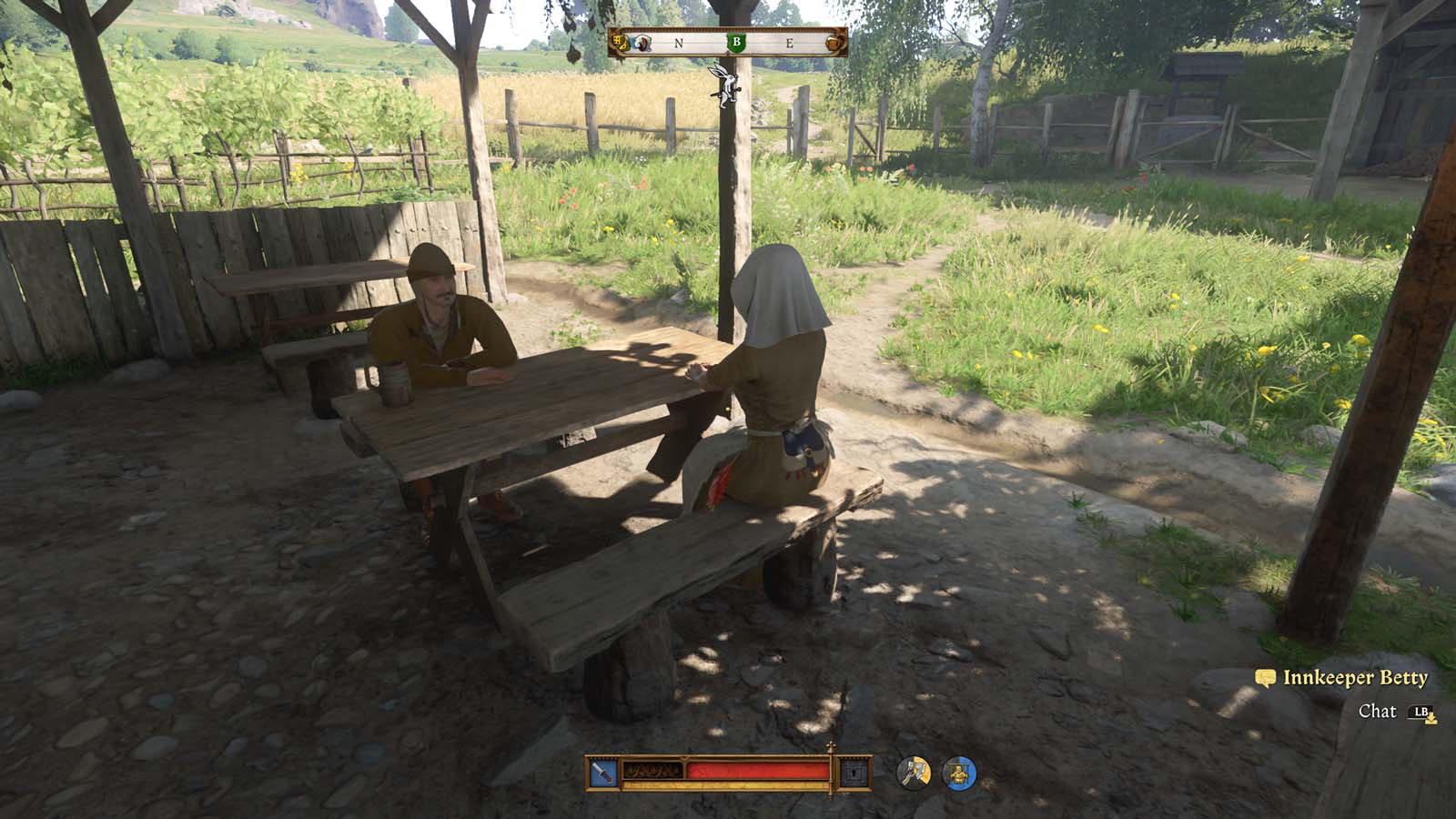1456x819 pixels.
Task: Select the dagger icon beside the health bar
Action: [605, 773]
